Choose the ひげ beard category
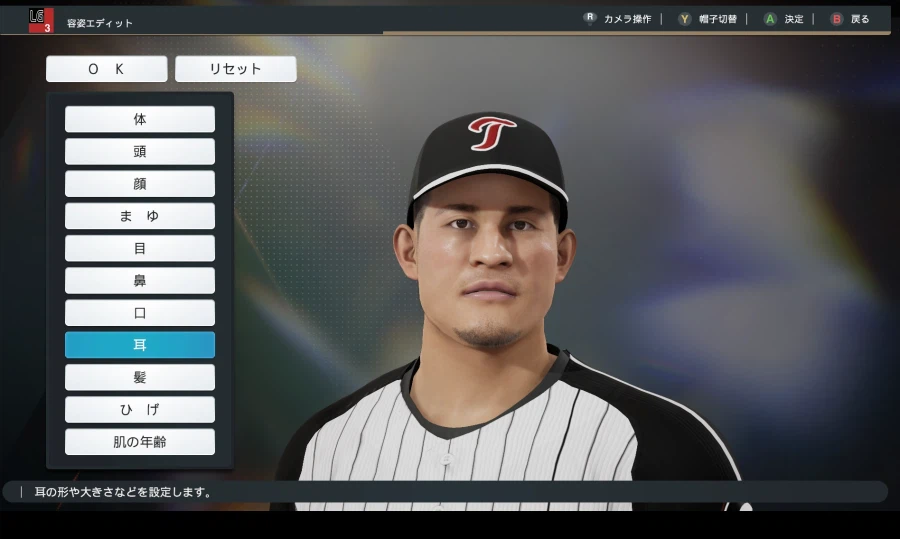The height and width of the screenshot is (539, 900). tap(140, 410)
